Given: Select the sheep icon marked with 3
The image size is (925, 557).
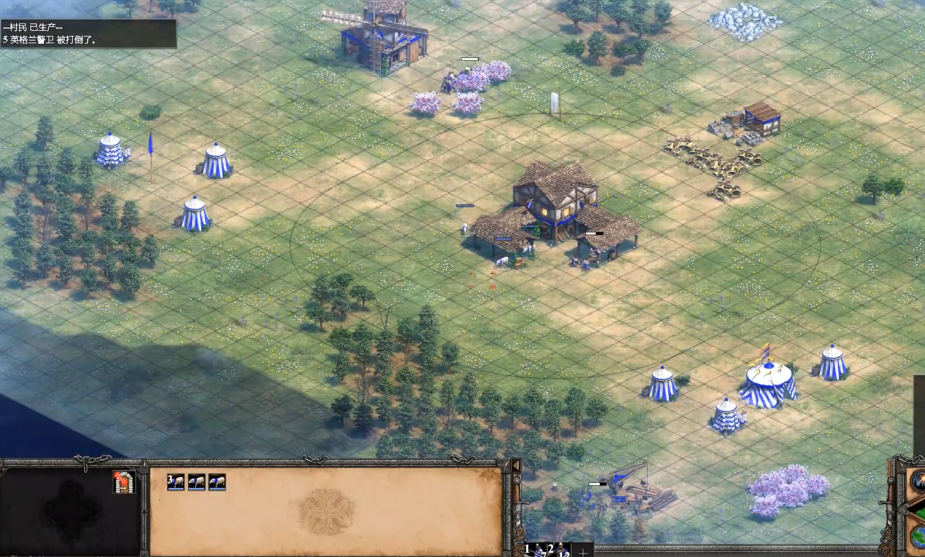Looking at the screenshot, I should click(x=176, y=482).
